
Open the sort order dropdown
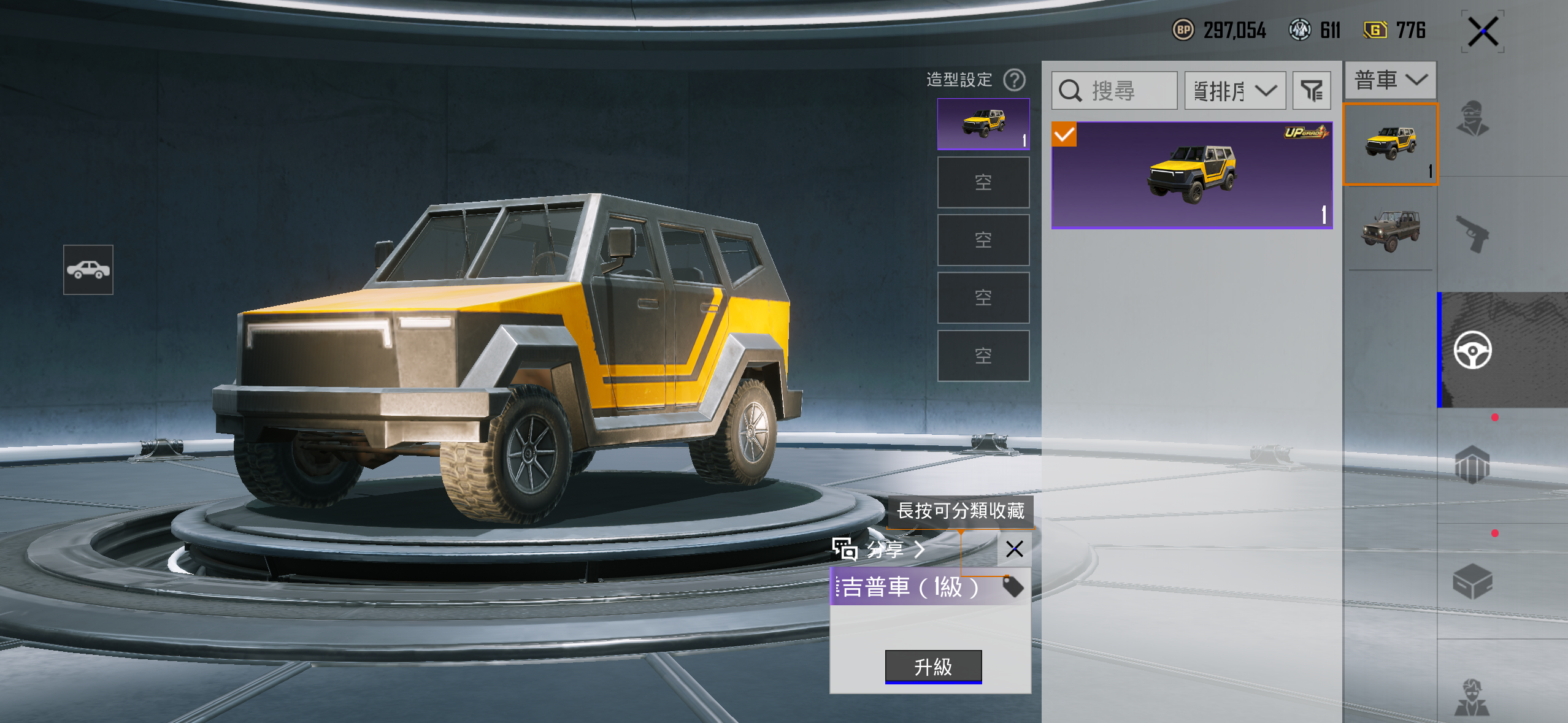click(1234, 91)
